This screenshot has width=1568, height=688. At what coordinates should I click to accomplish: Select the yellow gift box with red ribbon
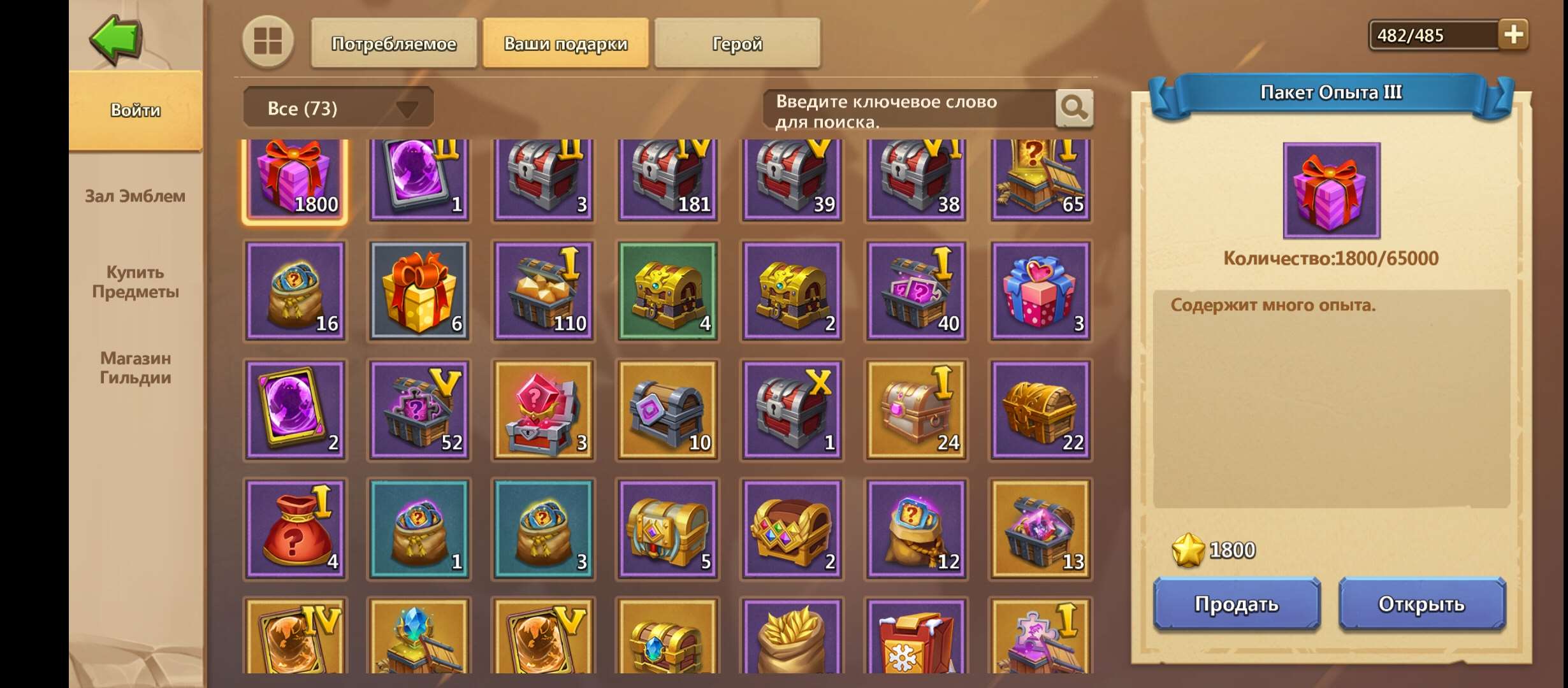click(419, 293)
